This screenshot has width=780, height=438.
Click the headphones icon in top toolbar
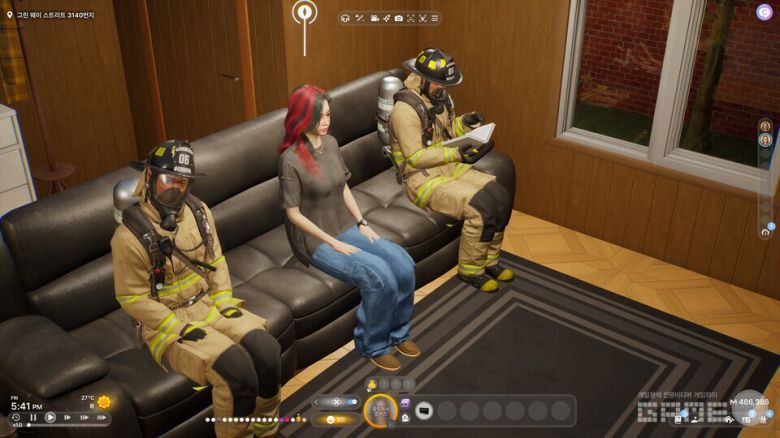[344, 18]
